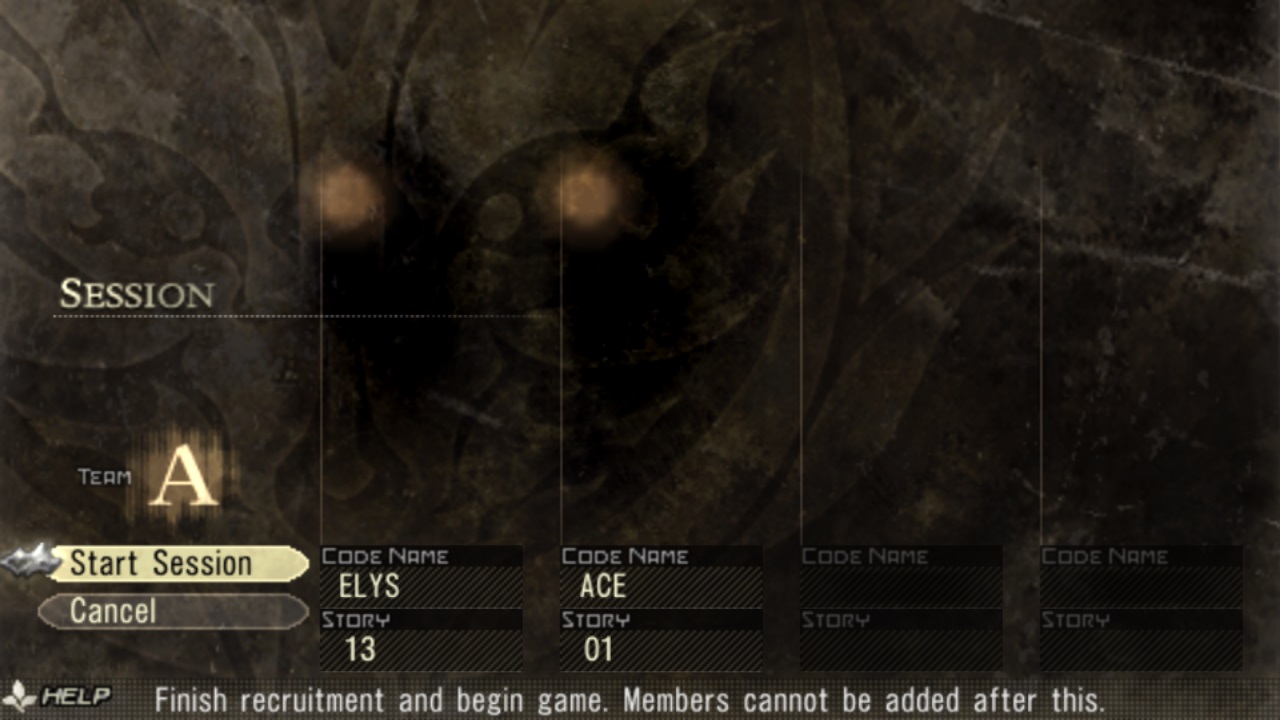Viewport: 1280px width, 720px height.
Task: Select the Cancel option
Action: click(172, 611)
